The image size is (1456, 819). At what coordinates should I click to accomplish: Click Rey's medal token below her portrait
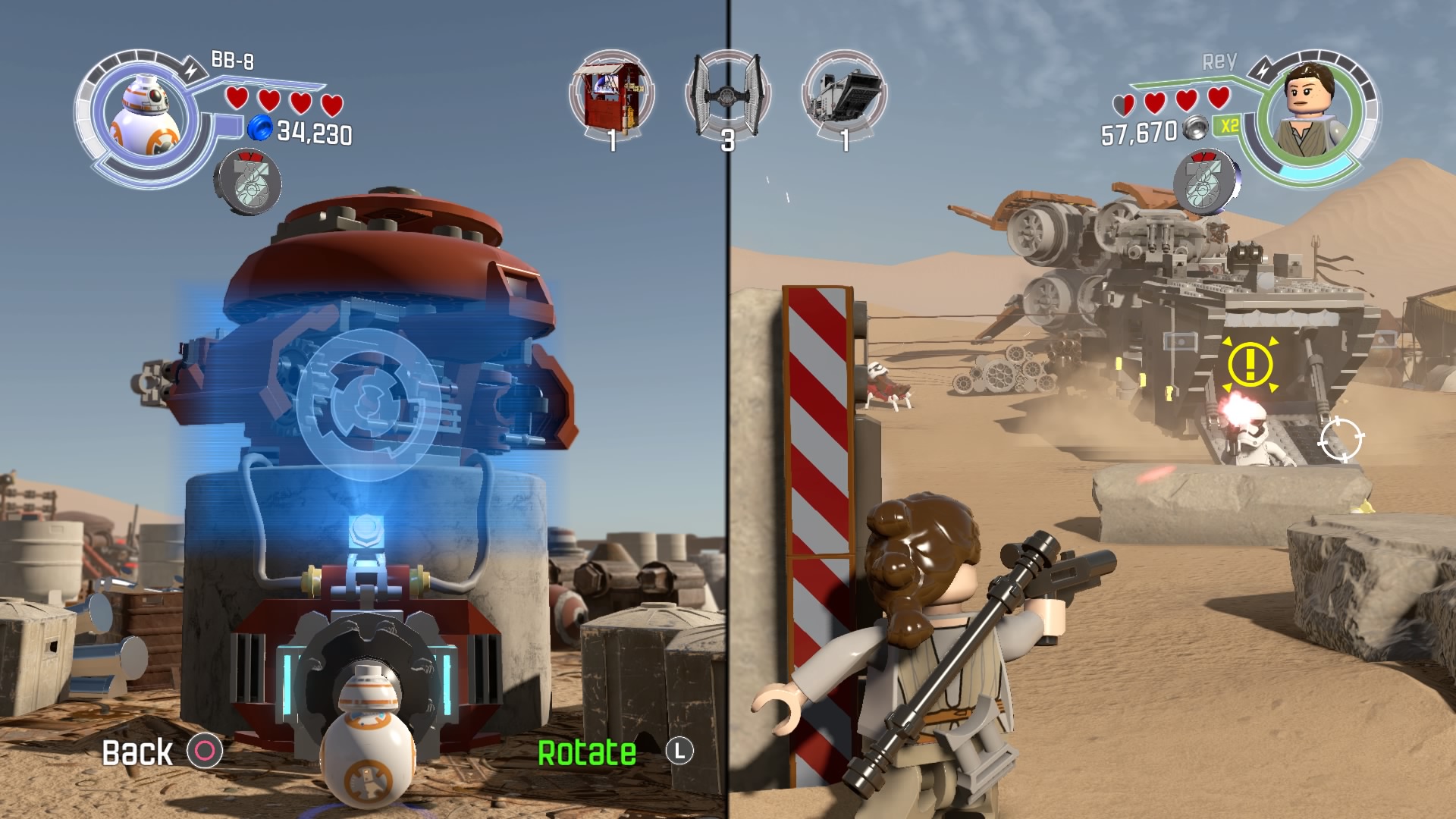[1206, 182]
